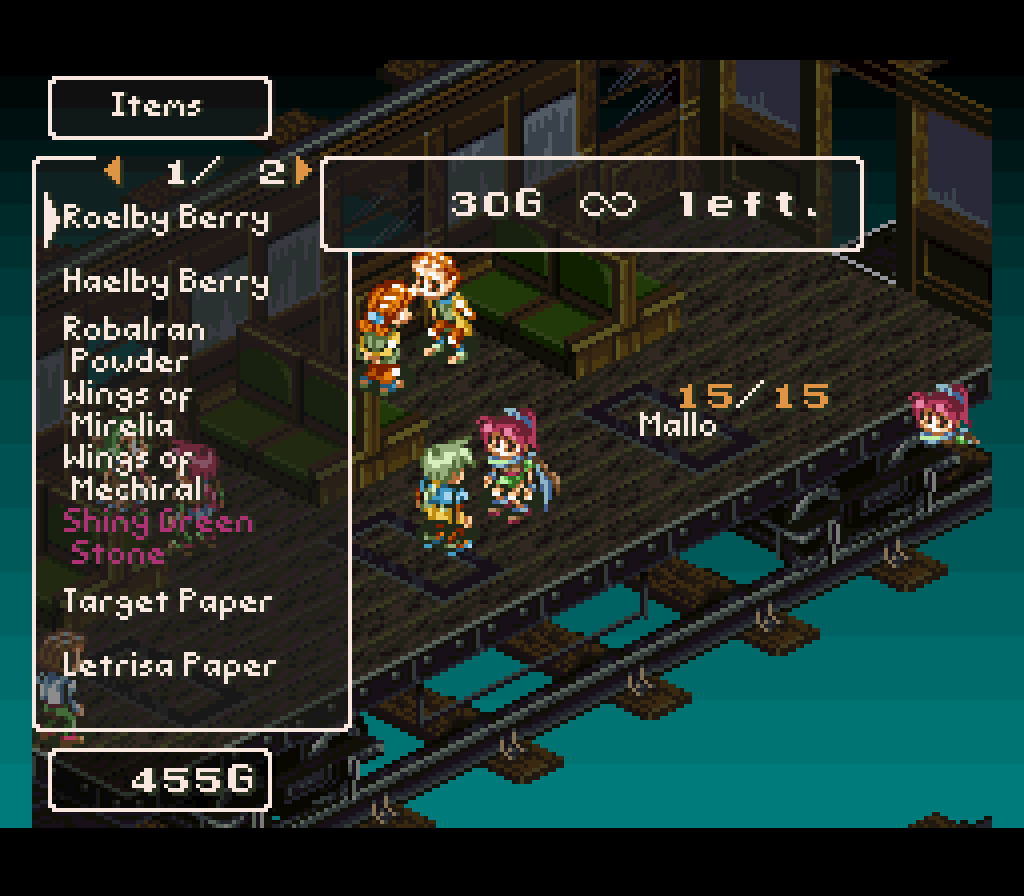1024x896 pixels.
Task: Select the pink Shiny Green Stone entry
Action: (x=158, y=537)
